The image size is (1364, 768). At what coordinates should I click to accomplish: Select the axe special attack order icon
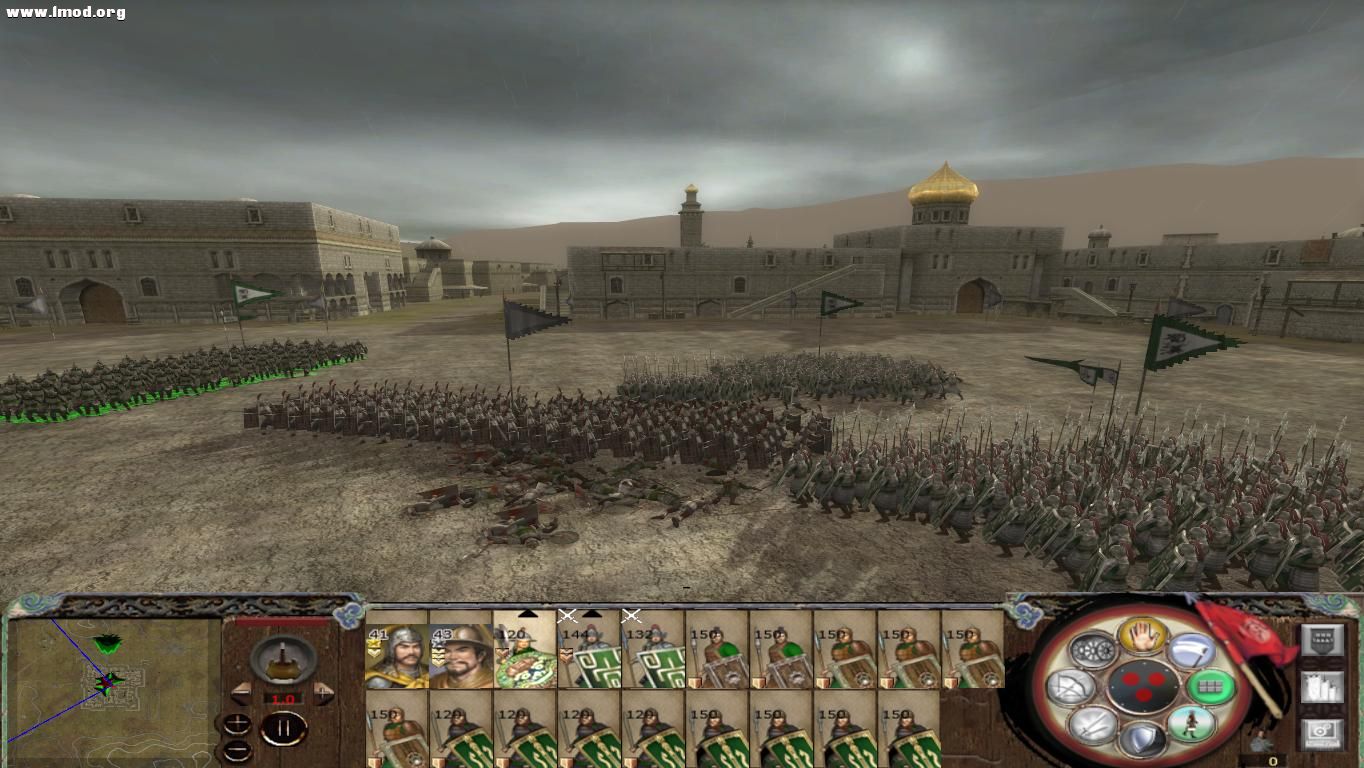[1191, 650]
